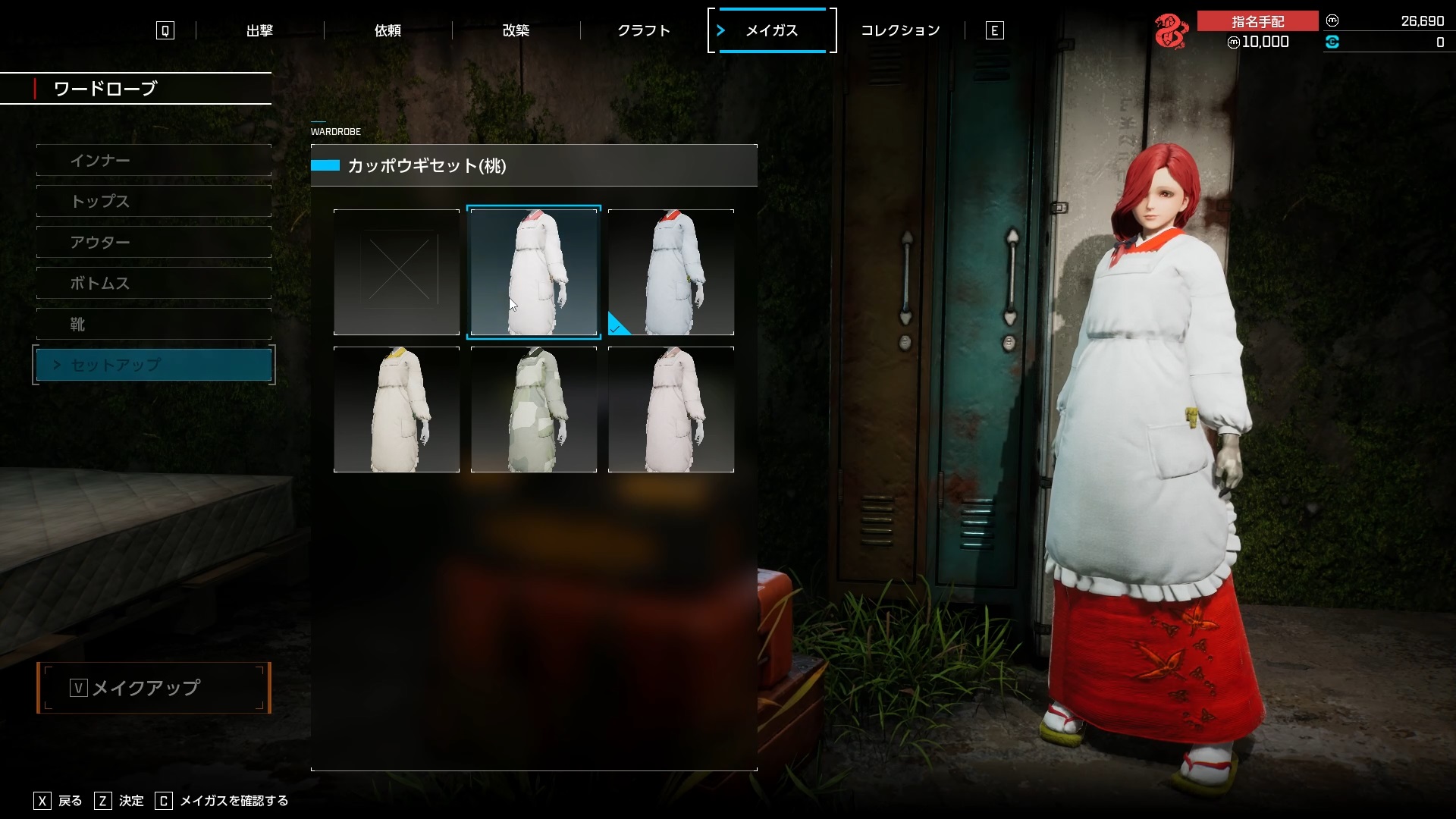Choose the インナー wardrobe category
The width and height of the screenshot is (1456, 819).
(x=154, y=161)
